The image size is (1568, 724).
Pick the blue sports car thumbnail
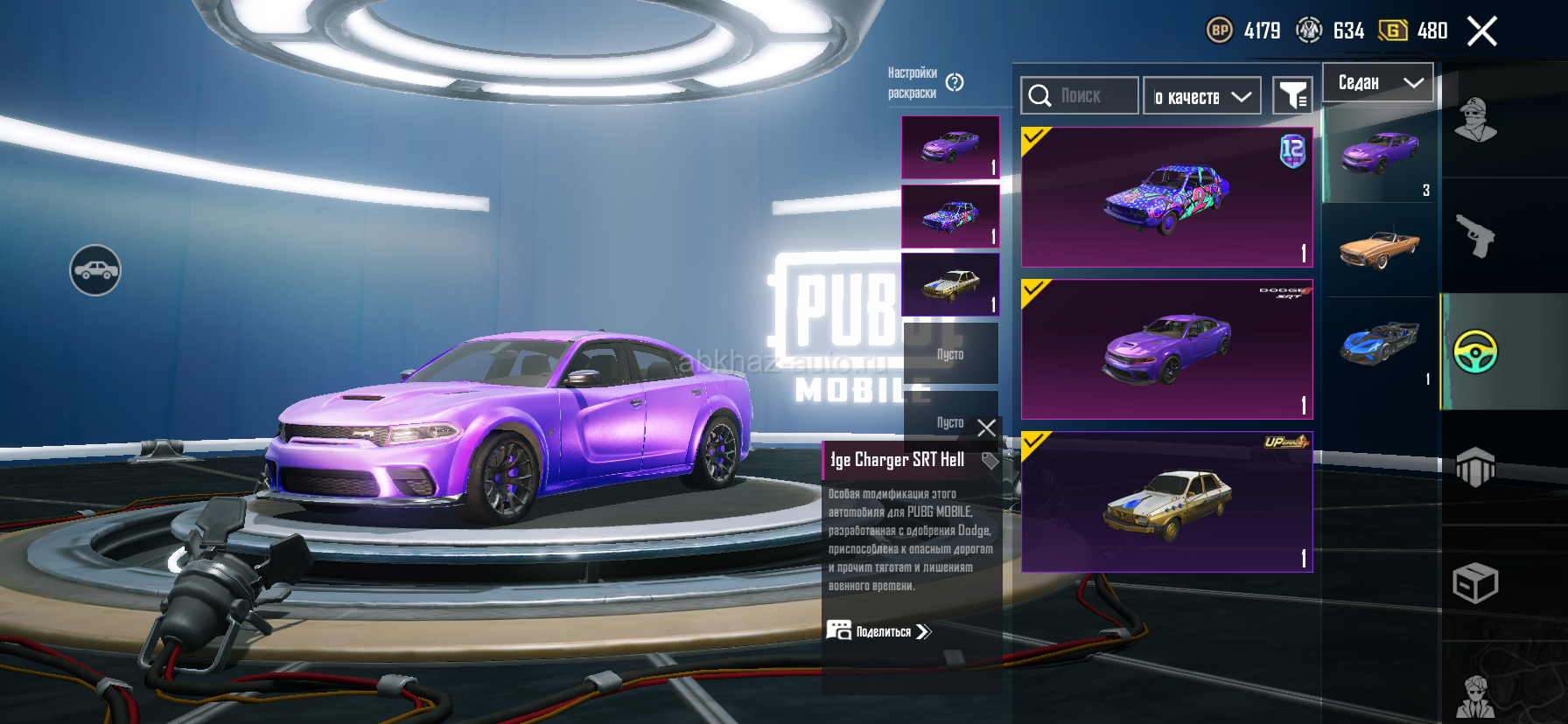coord(1379,344)
